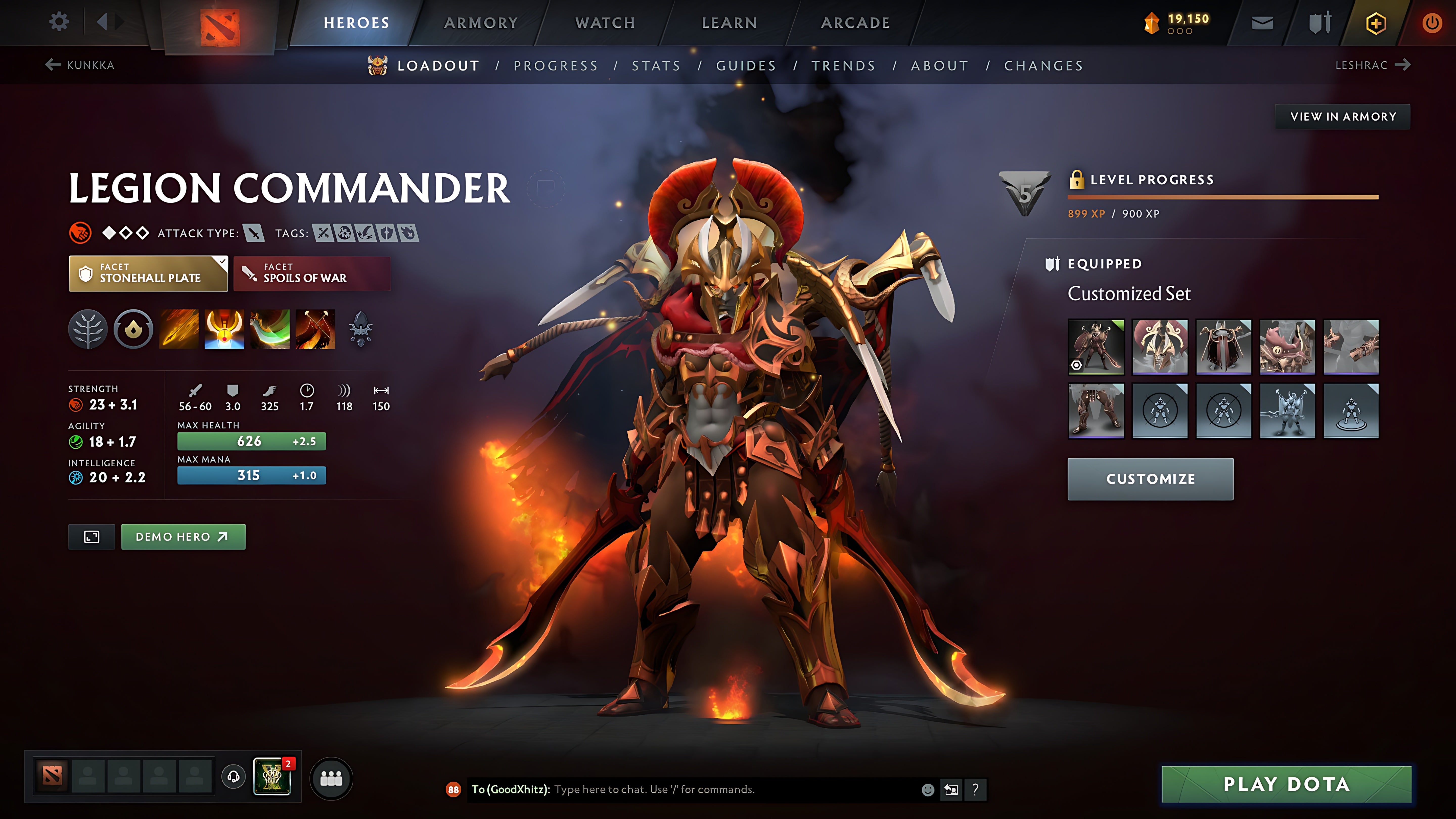Open the party lineup expander
This screenshot has height=819, width=1456.
pos(332,778)
